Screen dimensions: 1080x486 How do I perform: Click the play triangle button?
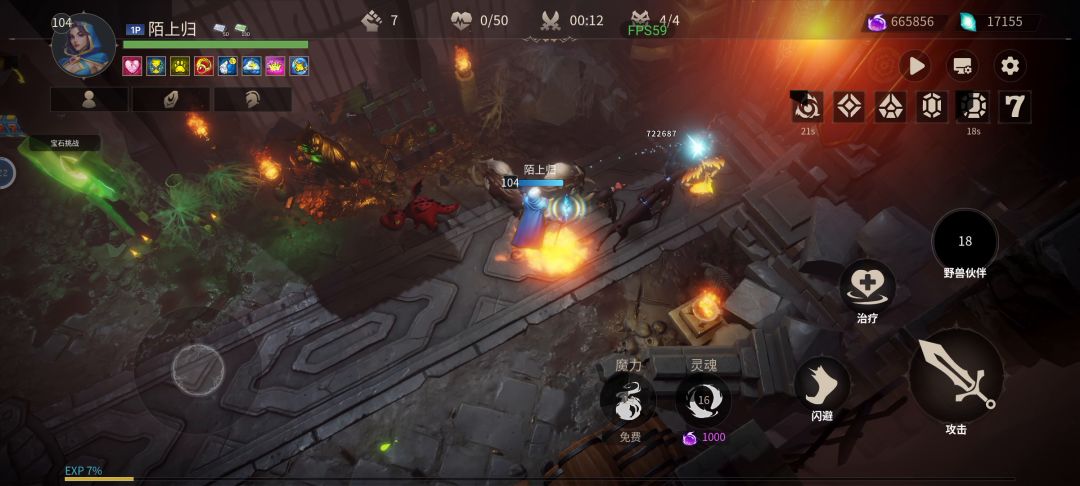915,66
